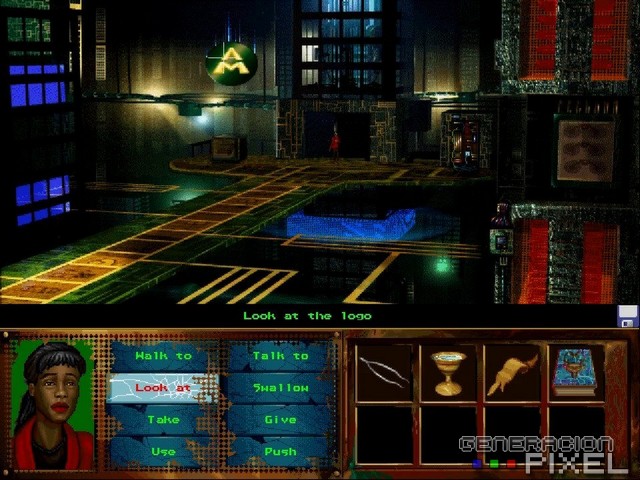Select the Walk to verb
Viewport: 640px width, 480px height.
163,356
